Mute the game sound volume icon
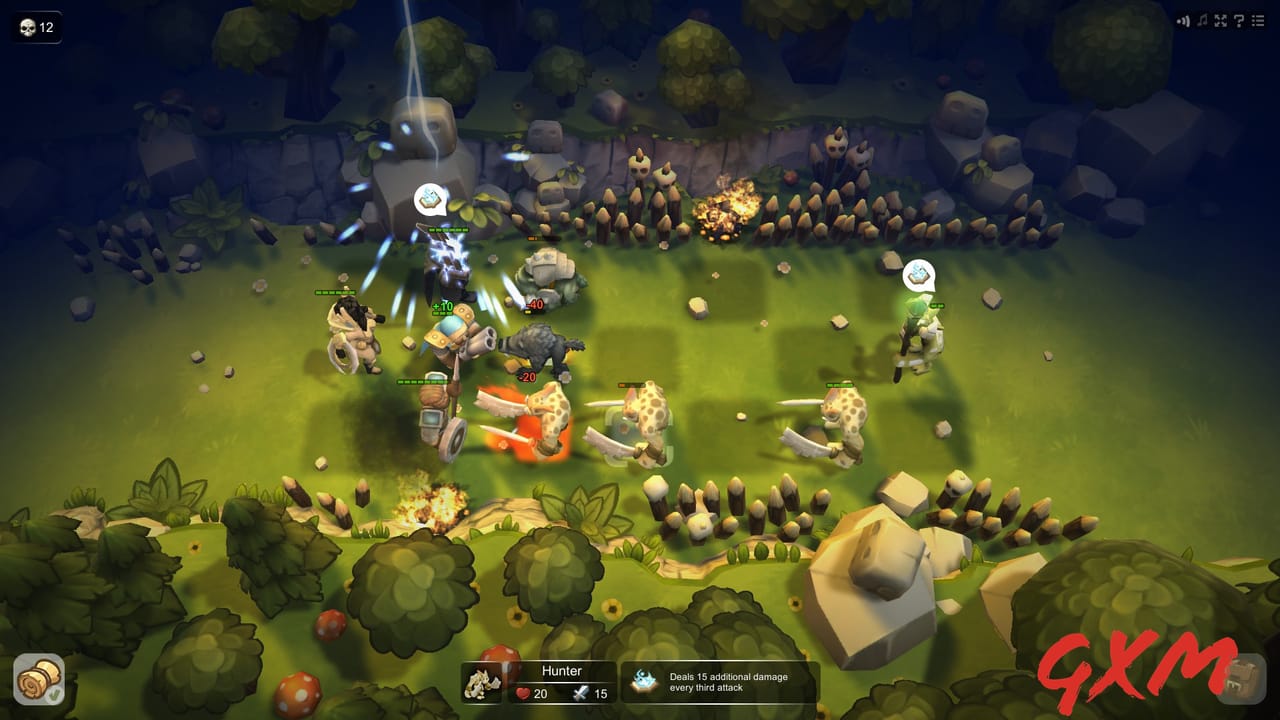The height and width of the screenshot is (720, 1280). pyautogui.click(x=1185, y=20)
